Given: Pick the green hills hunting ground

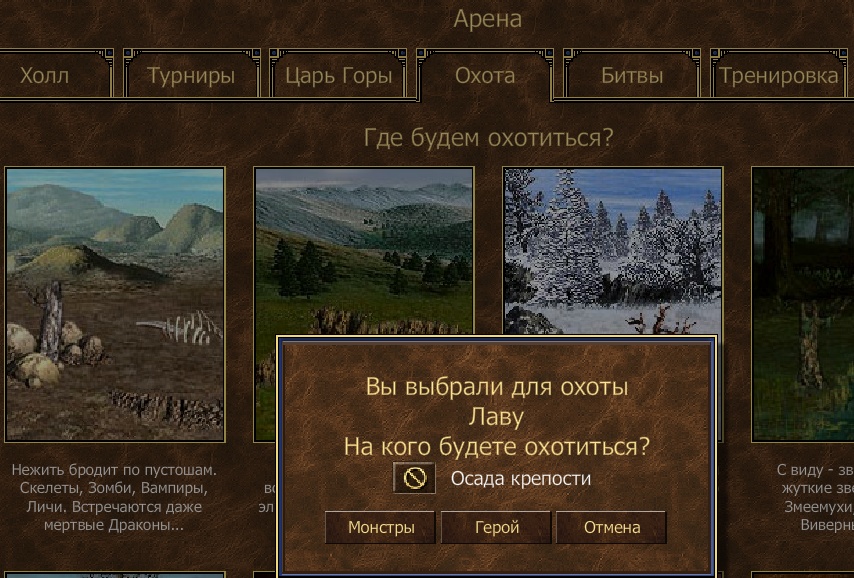Looking at the screenshot, I should 363,250.
